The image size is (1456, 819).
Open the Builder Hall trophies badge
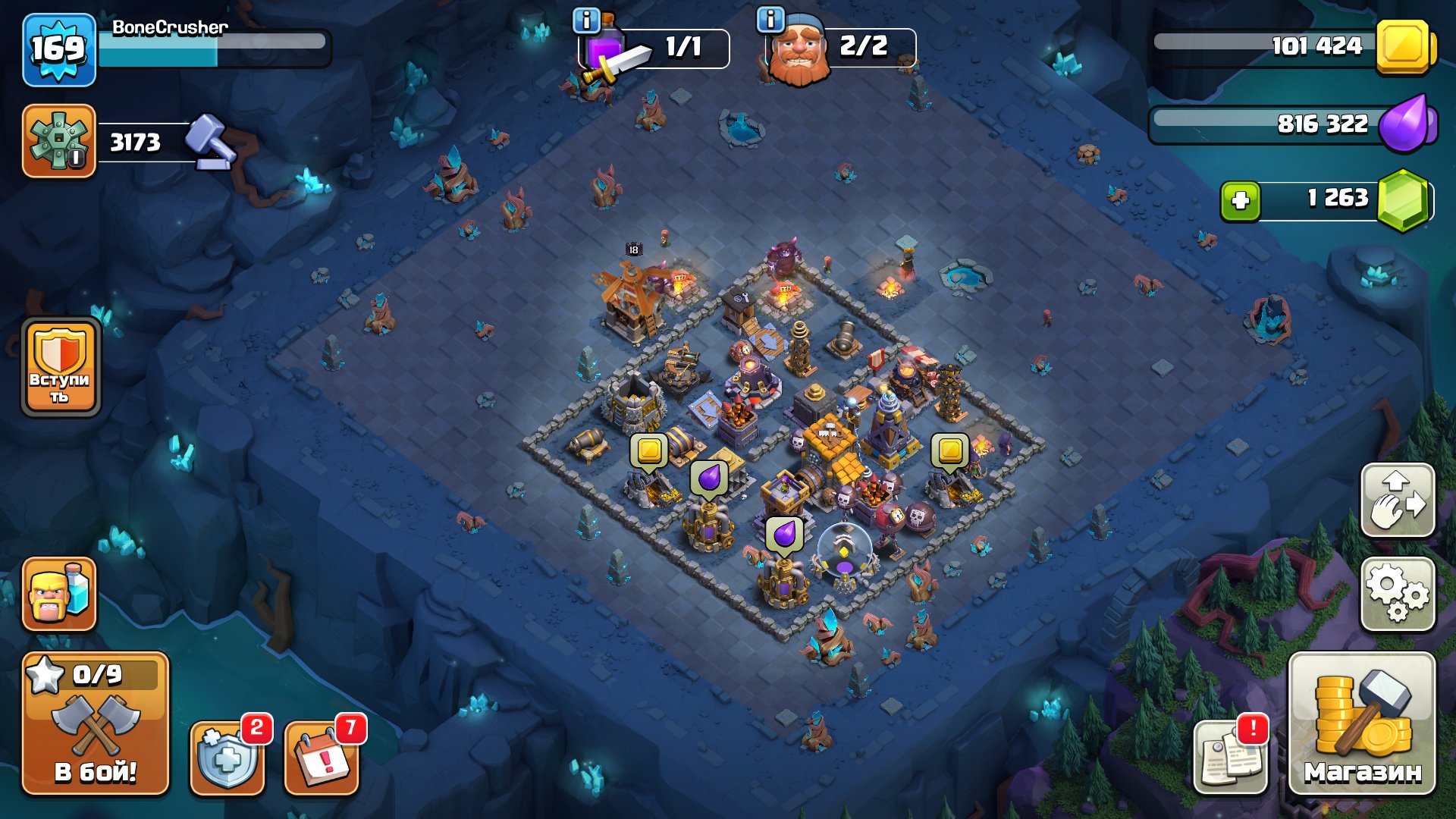pos(59,141)
